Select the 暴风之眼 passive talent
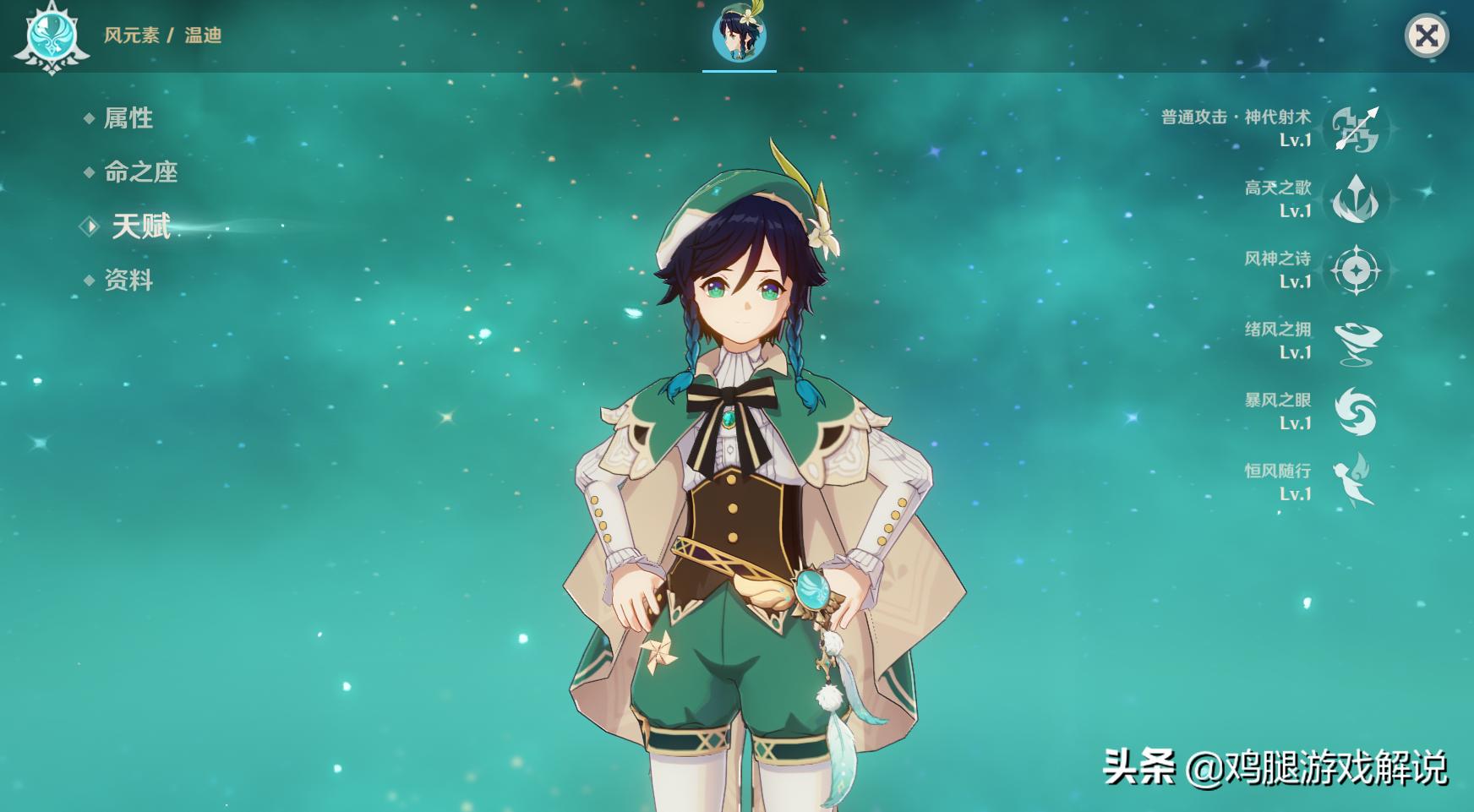The height and width of the screenshot is (812, 1474). pos(1356,412)
